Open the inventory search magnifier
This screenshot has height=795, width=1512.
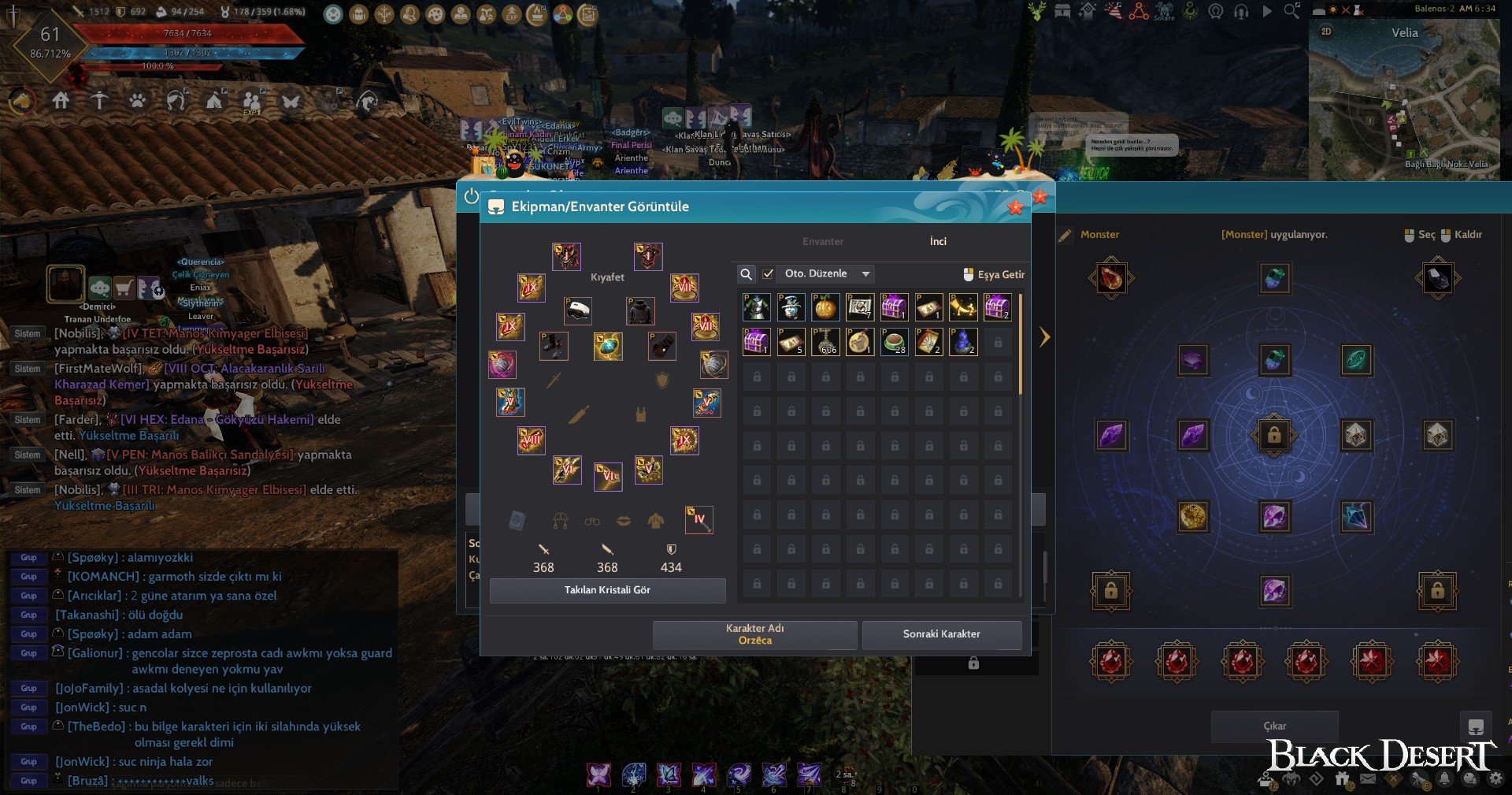point(746,274)
